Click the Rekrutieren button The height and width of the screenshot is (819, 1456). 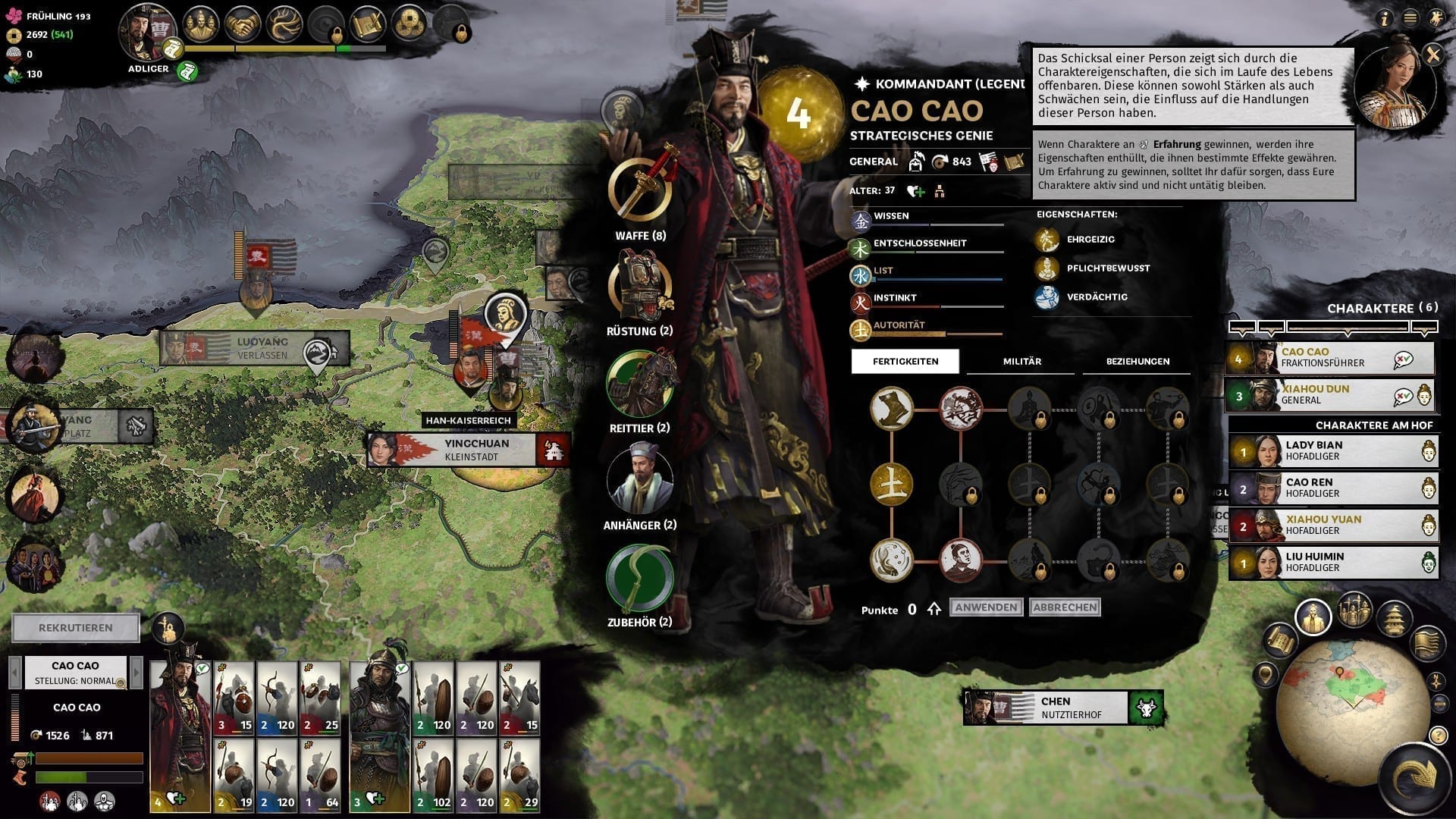point(76,628)
